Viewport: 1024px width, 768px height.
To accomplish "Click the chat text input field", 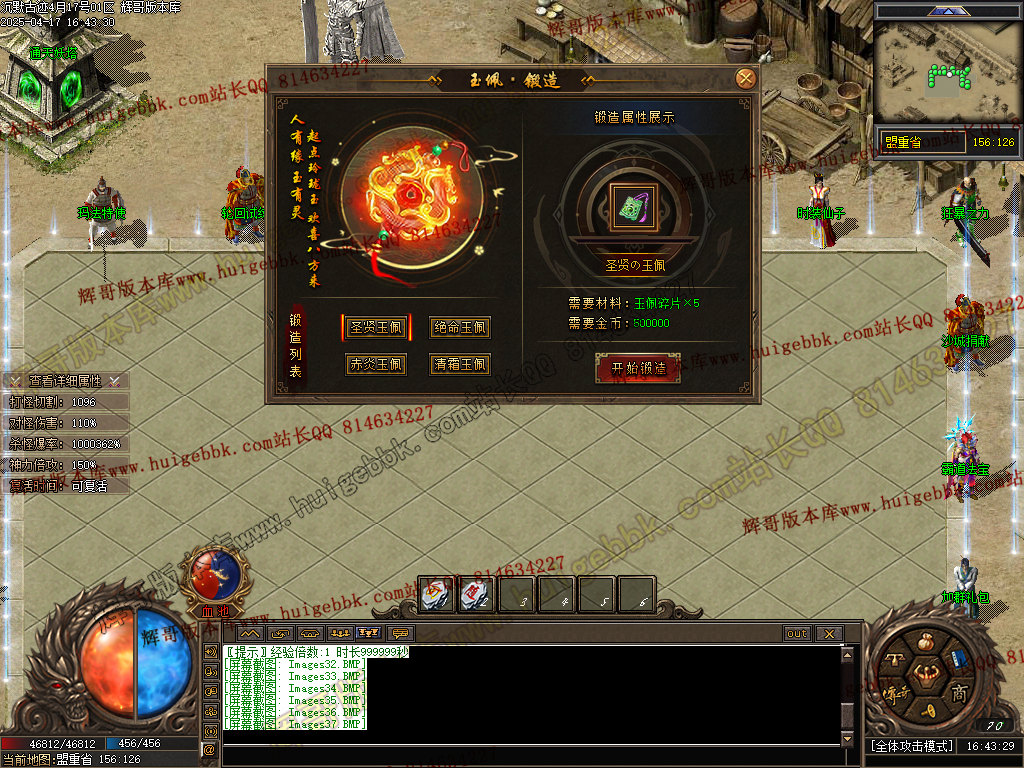I will pyautogui.click(x=530, y=754).
